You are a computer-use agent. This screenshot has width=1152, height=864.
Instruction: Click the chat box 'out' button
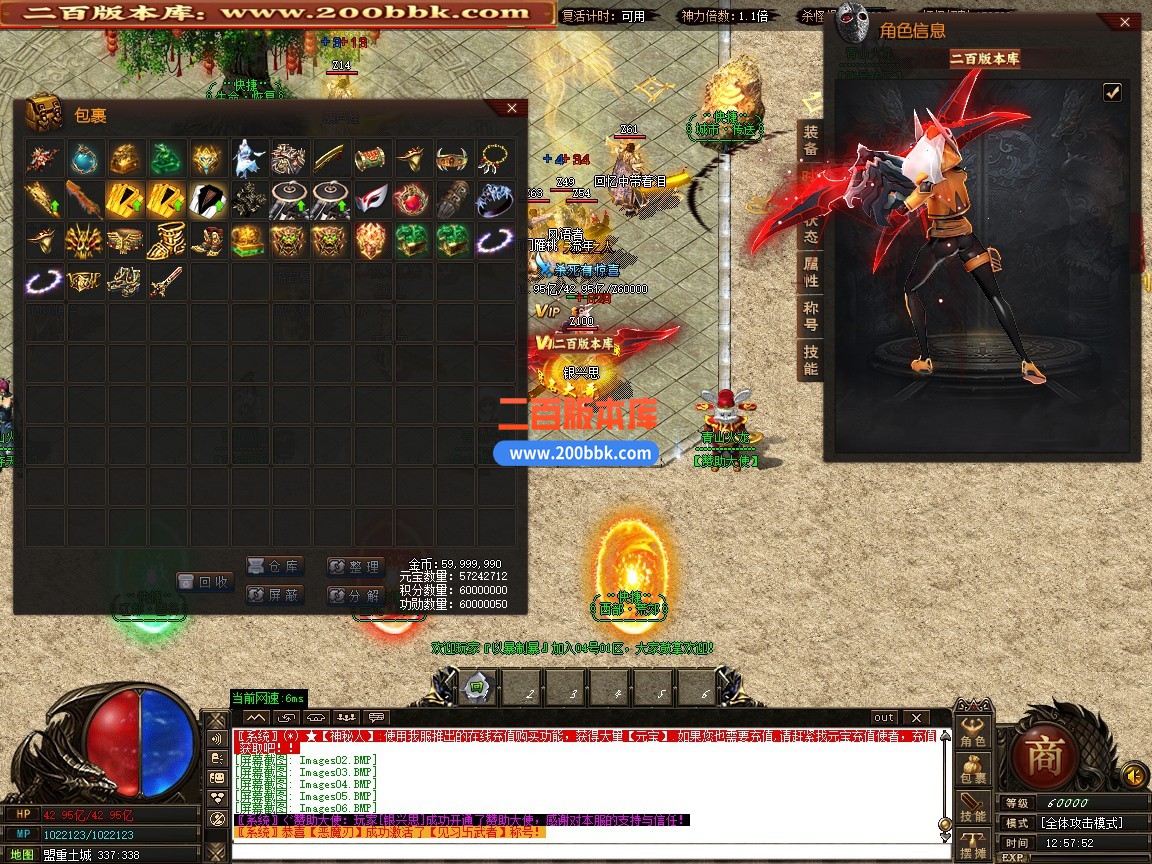tap(884, 718)
